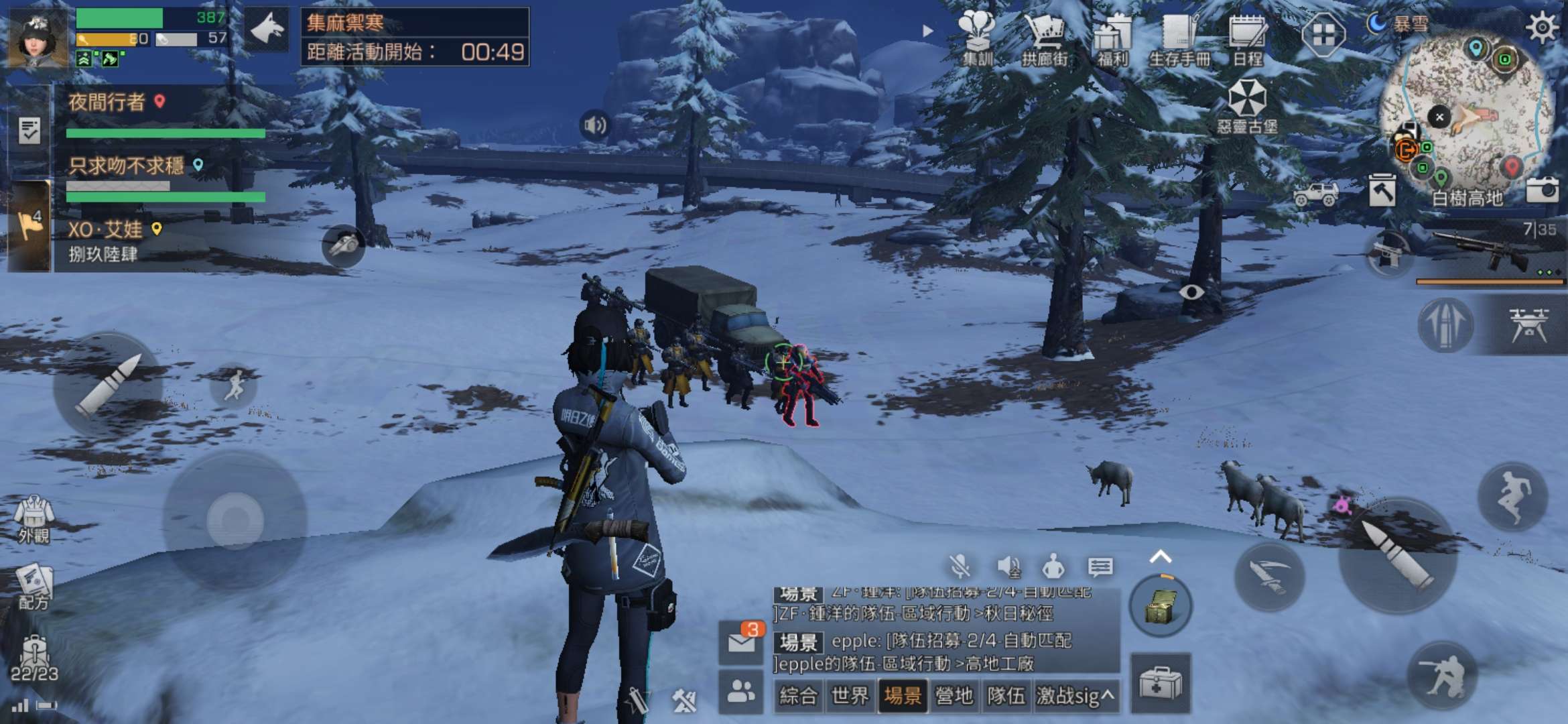Switch to the 隊伍 chat tab
The image size is (1568, 724).
1006,696
